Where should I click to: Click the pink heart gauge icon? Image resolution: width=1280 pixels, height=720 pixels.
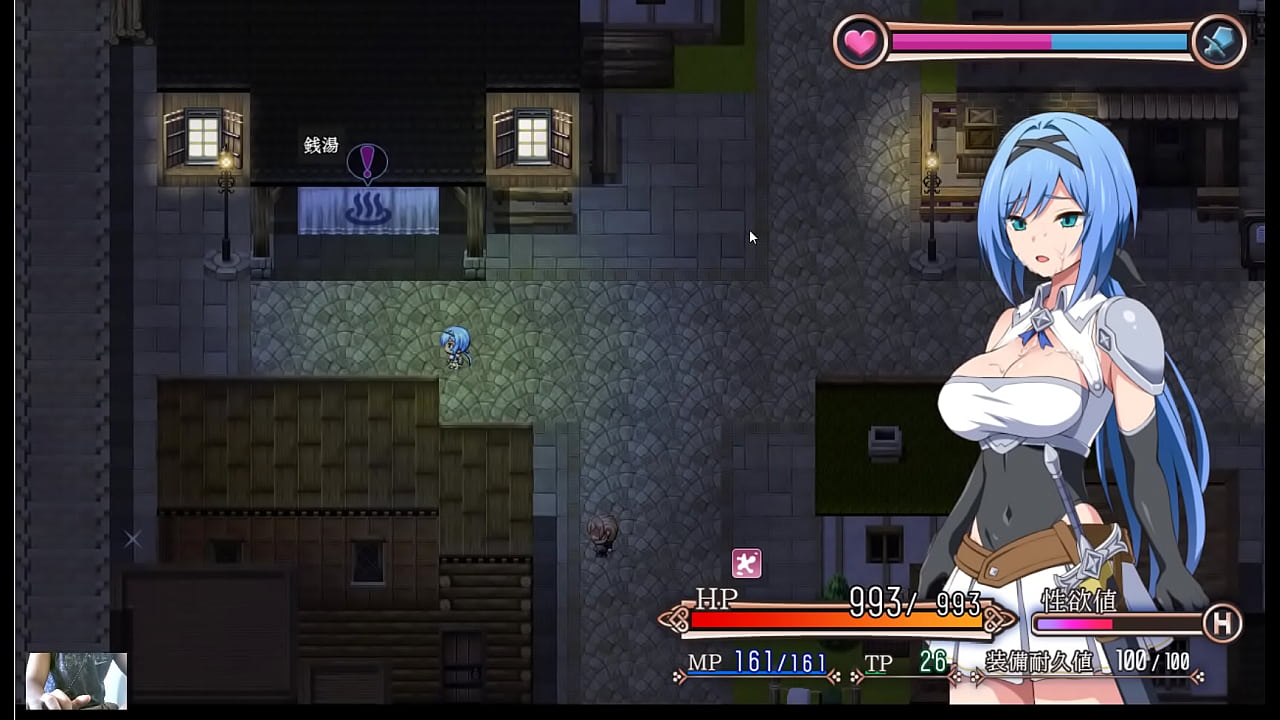point(860,42)
